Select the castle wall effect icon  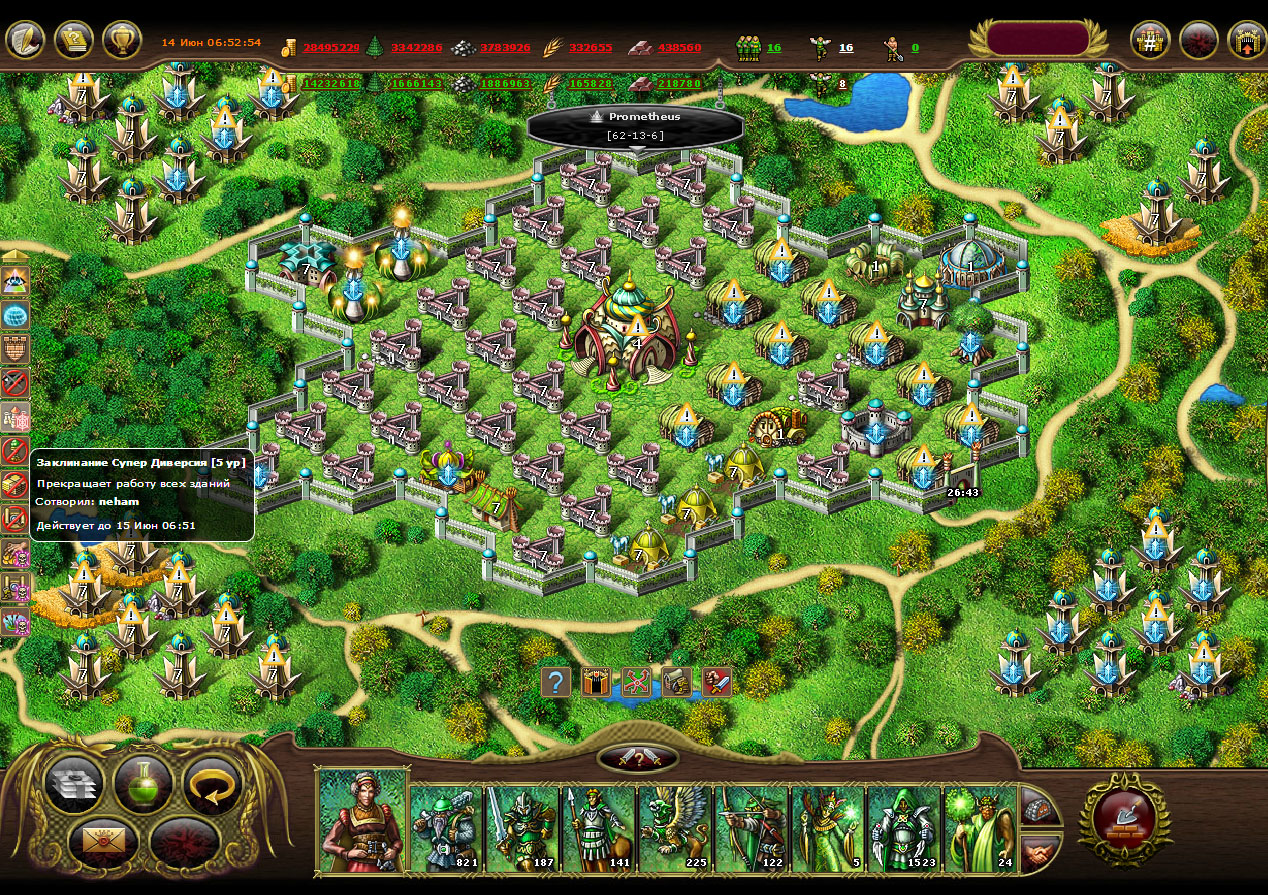coord(16,349)
